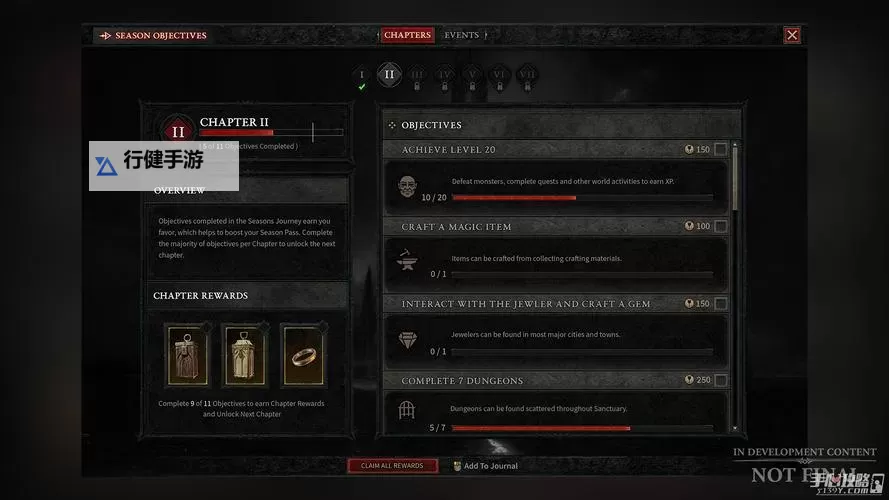
Task: Mark the Complete 7 Dungeons checkbox
Action: pos(721,381)
